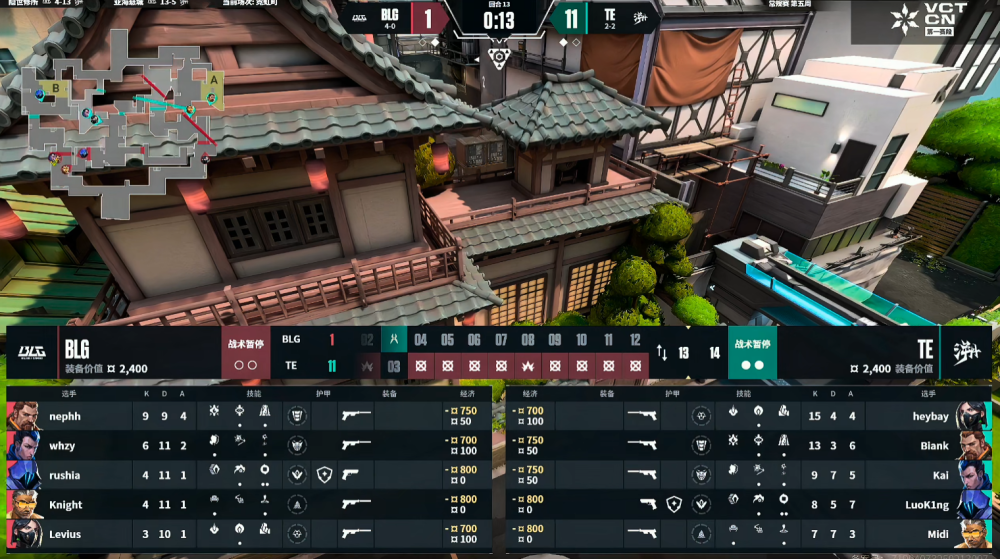The width and height of the screenshot is (1000, 559).
Task: Click the round 14 tile in the round timeline
Action: [714, 352]
